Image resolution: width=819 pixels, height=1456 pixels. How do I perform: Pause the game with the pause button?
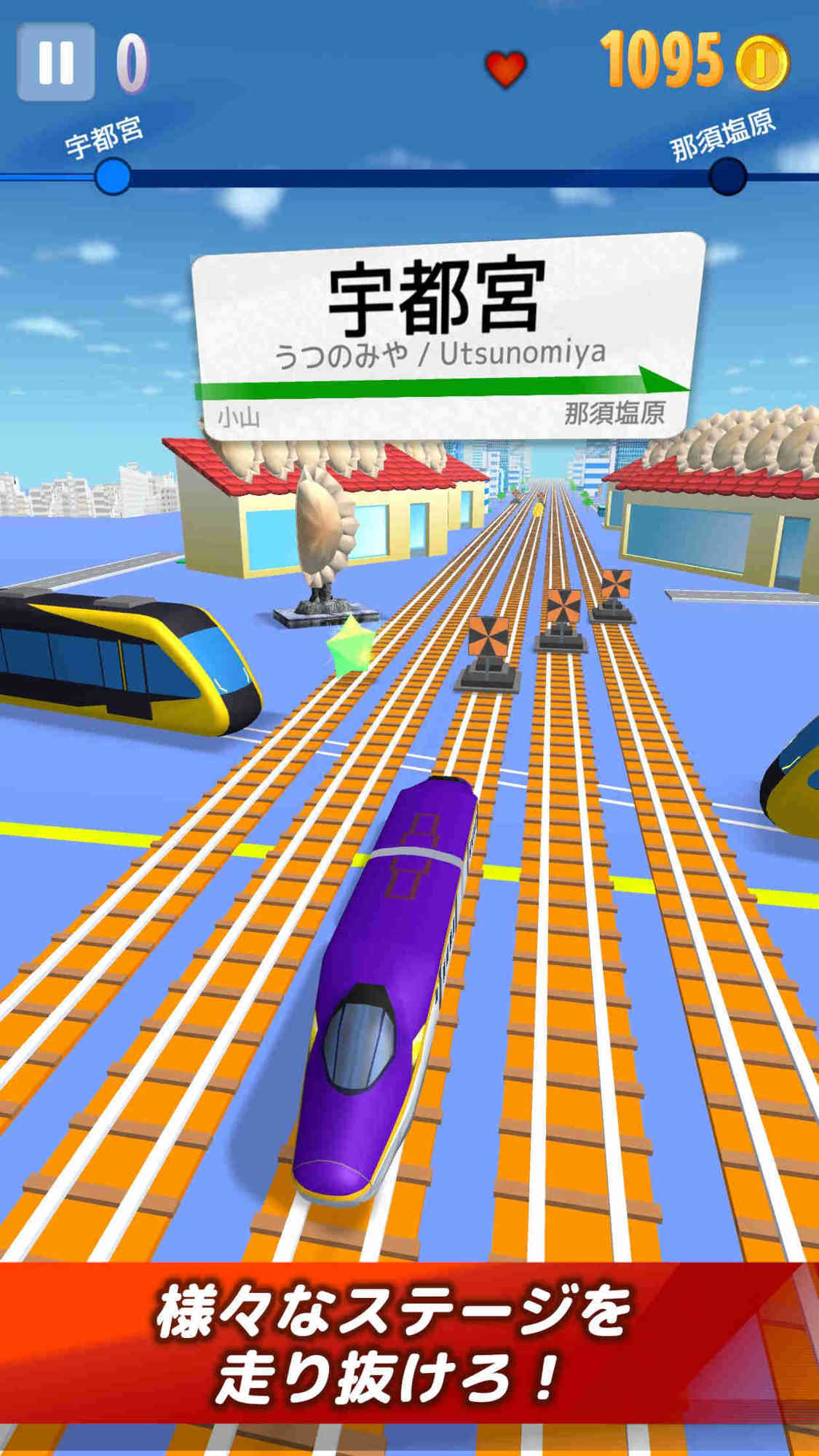coord(56,62)
